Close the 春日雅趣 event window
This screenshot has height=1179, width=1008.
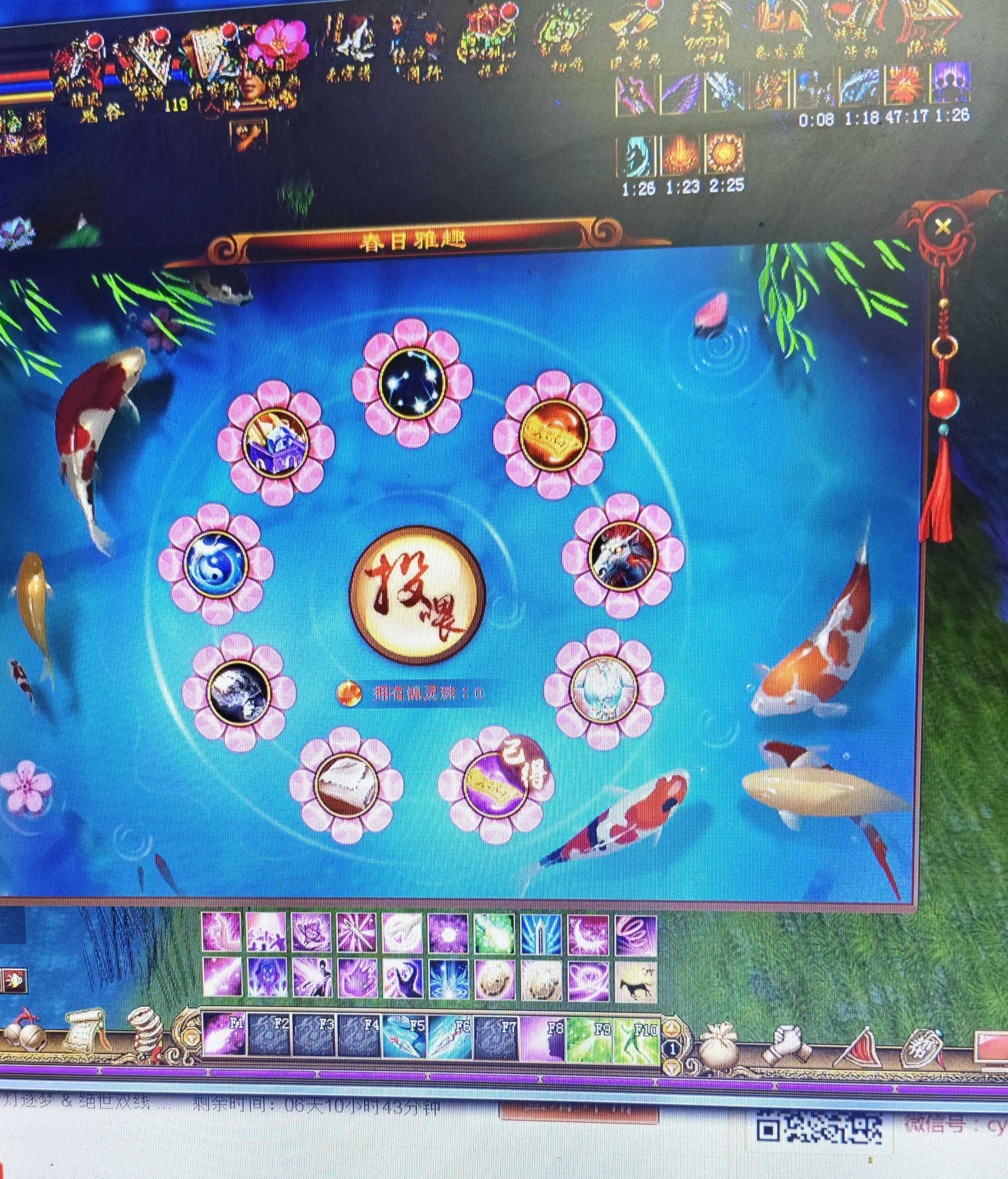942,227
